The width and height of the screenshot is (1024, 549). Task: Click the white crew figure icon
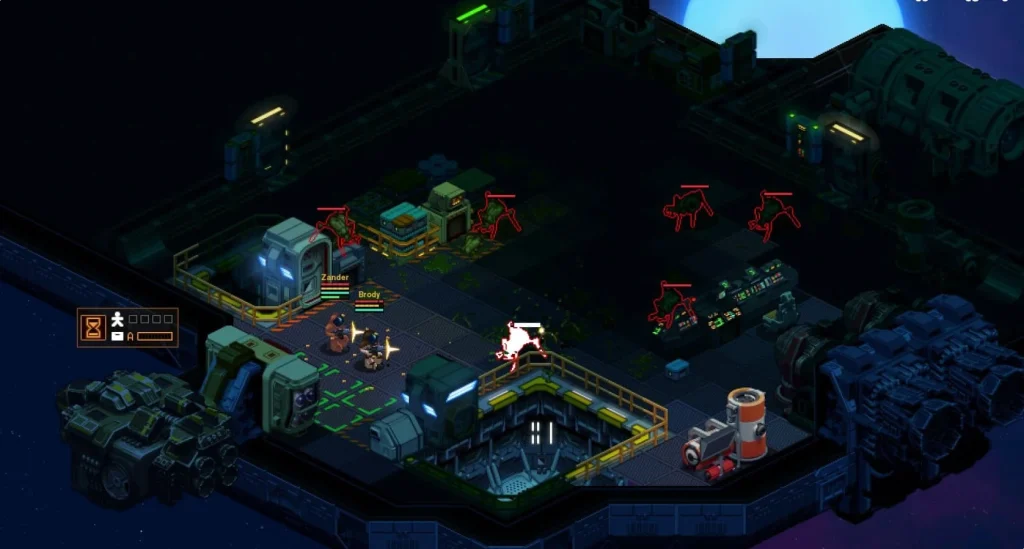118,319
